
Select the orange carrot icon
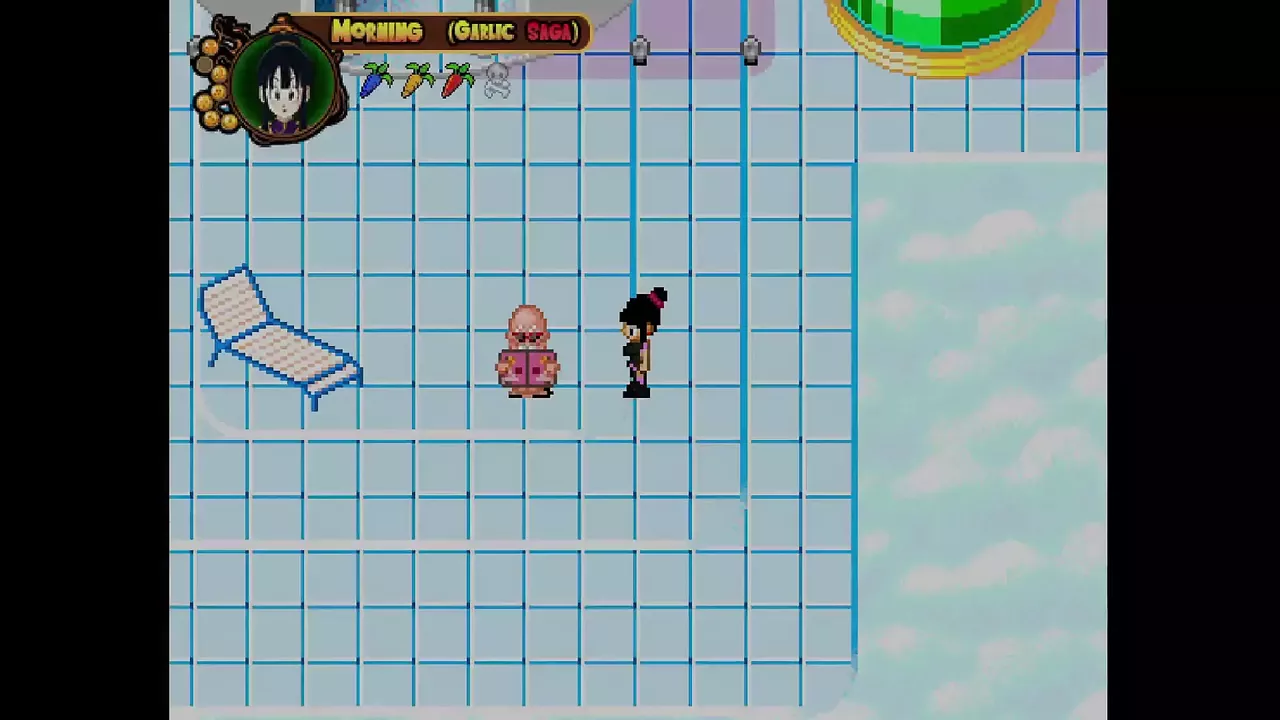[x=417, y=80]
